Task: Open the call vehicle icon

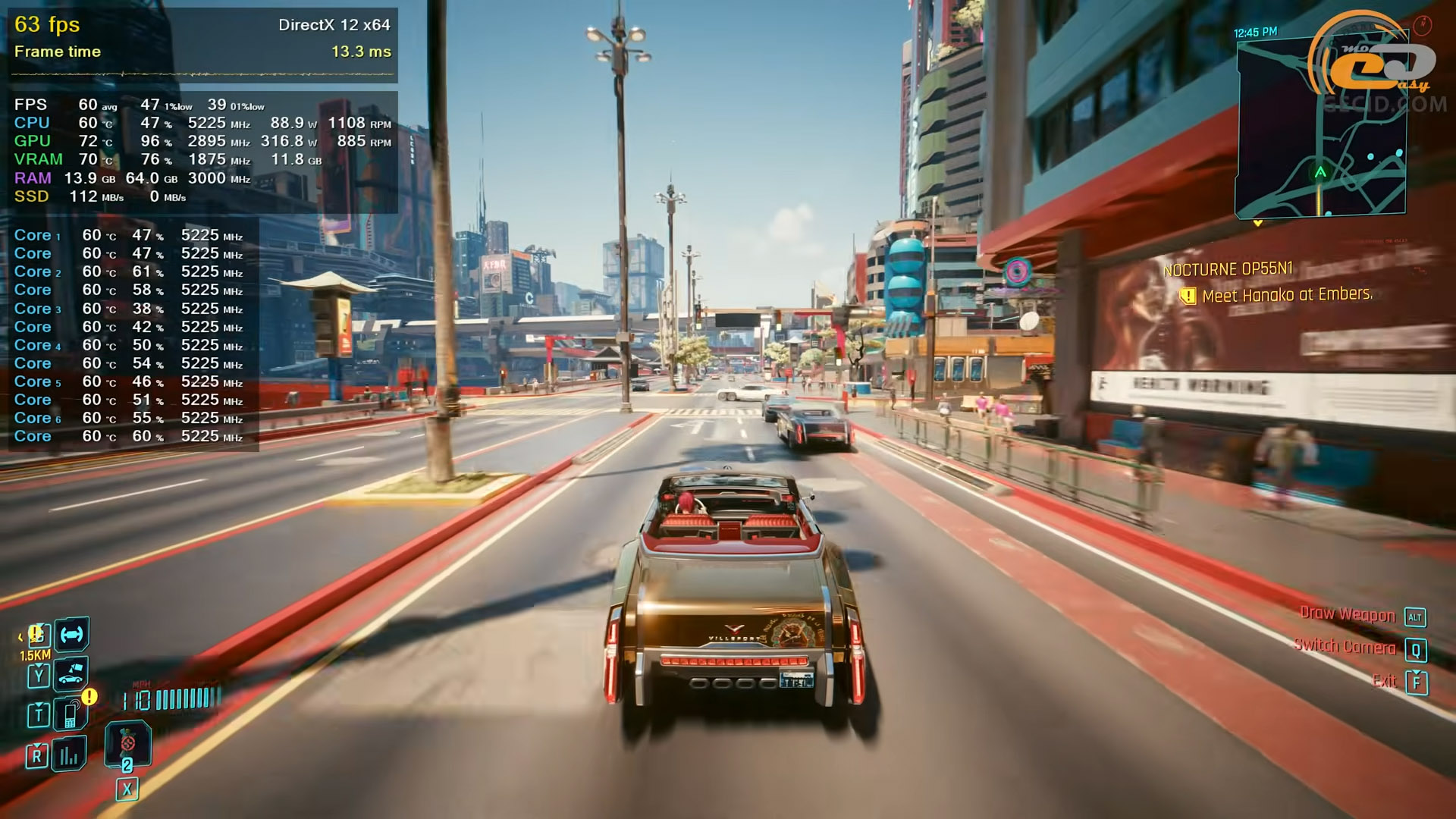Action: click(71, 674)
